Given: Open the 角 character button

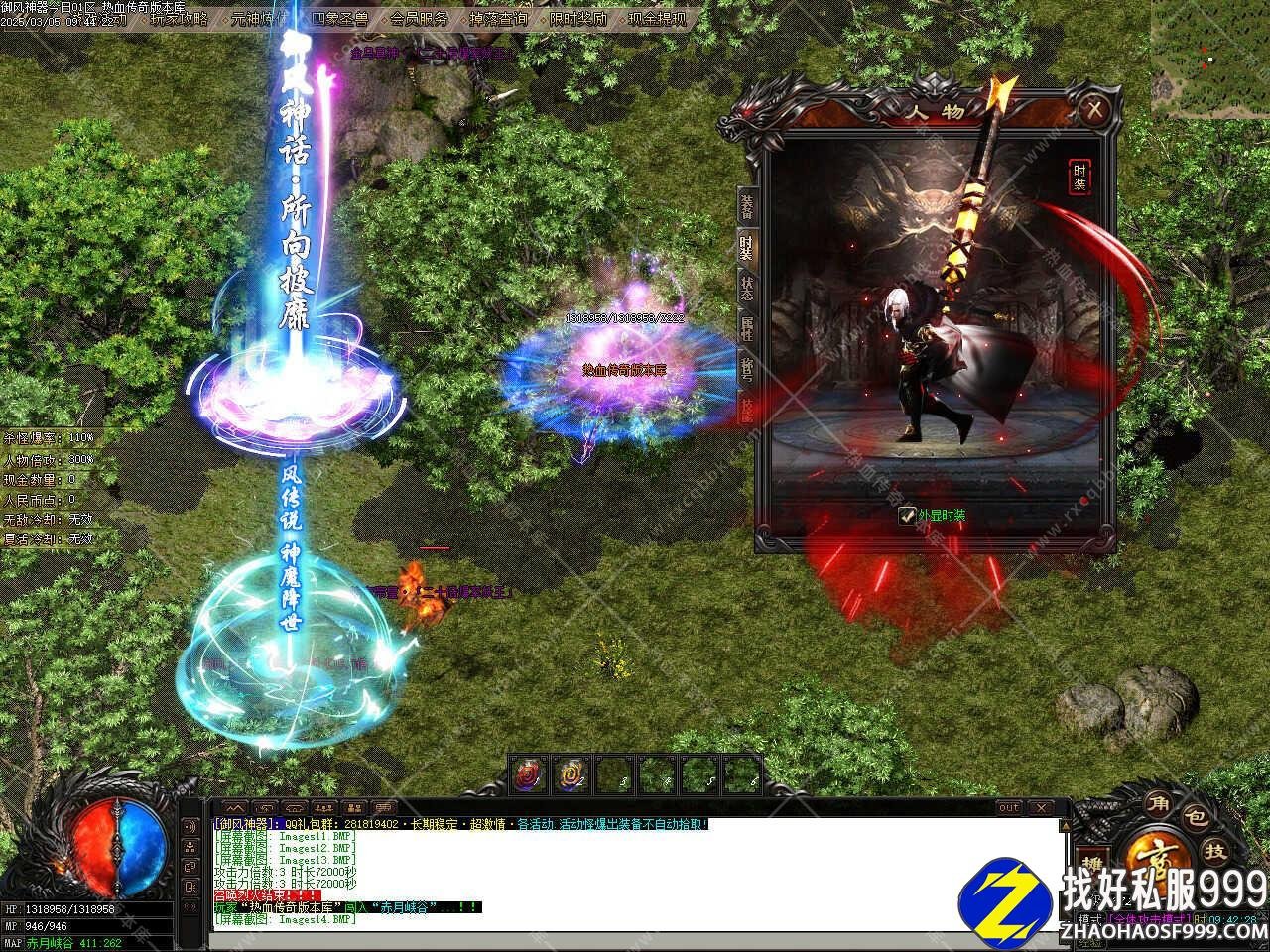Looking at the screenshot, I should tap(1157, 802).
